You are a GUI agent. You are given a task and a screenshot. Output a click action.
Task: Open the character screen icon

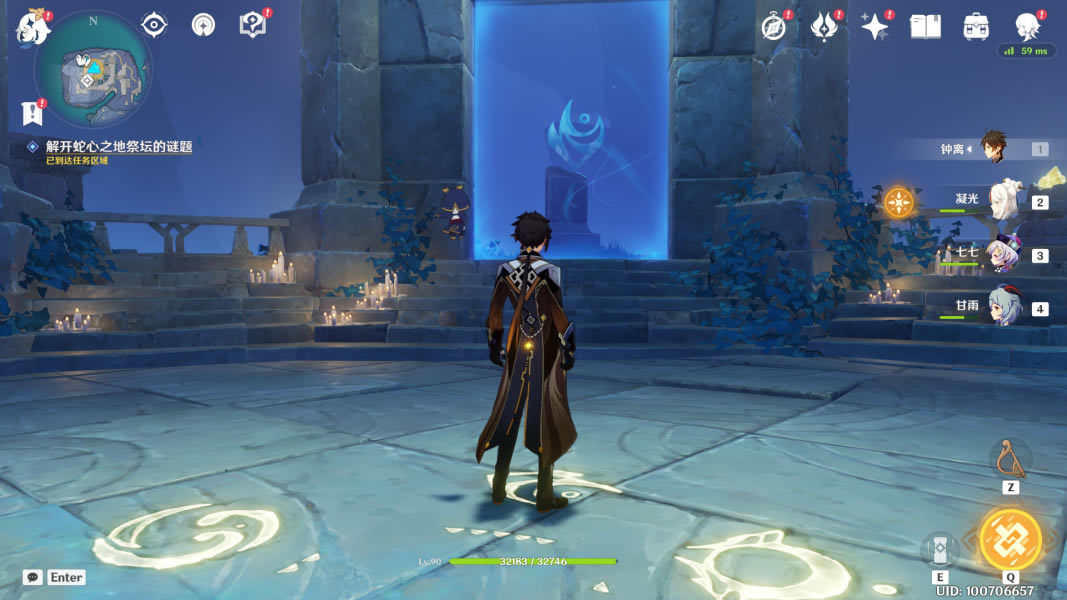[x=1027, y=27]
